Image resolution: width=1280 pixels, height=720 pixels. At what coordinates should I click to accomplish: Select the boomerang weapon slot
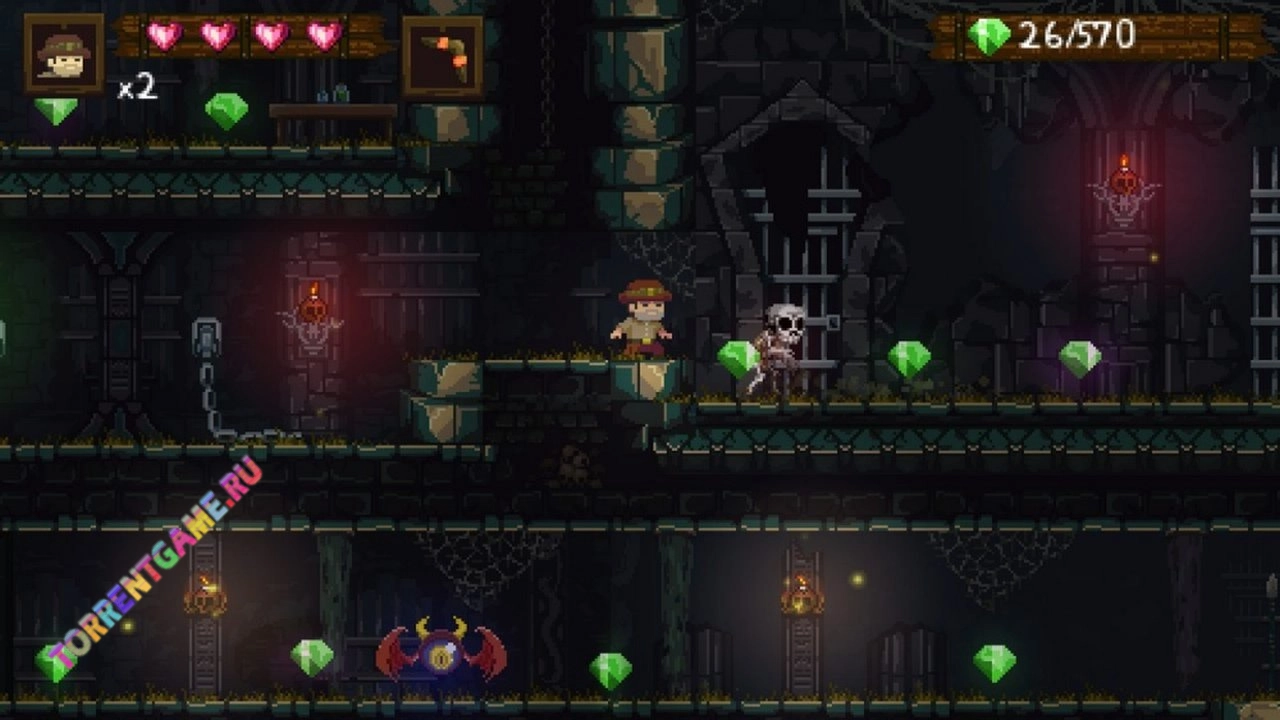point(443,56)
